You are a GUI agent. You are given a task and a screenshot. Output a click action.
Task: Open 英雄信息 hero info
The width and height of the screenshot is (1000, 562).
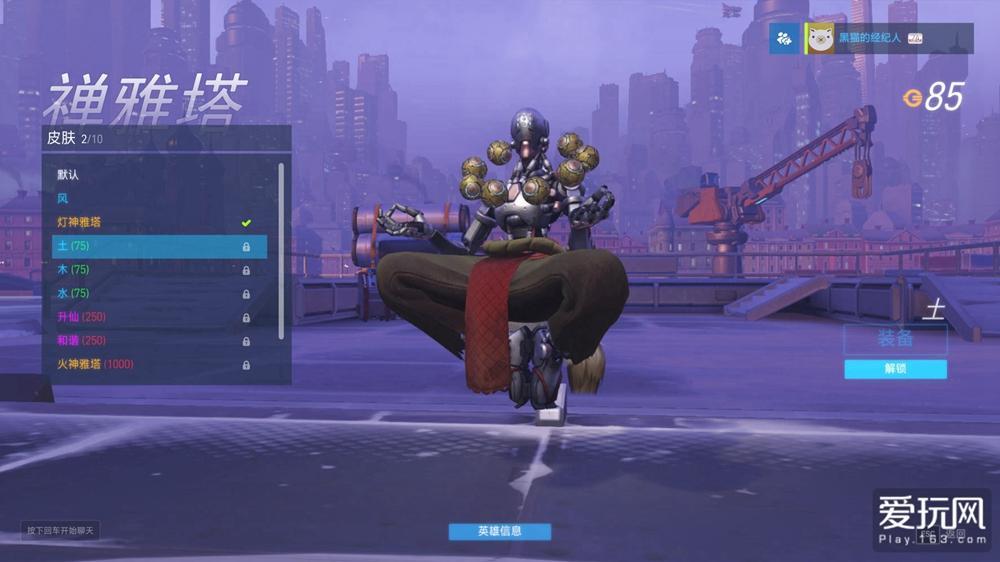click(500, 531)
